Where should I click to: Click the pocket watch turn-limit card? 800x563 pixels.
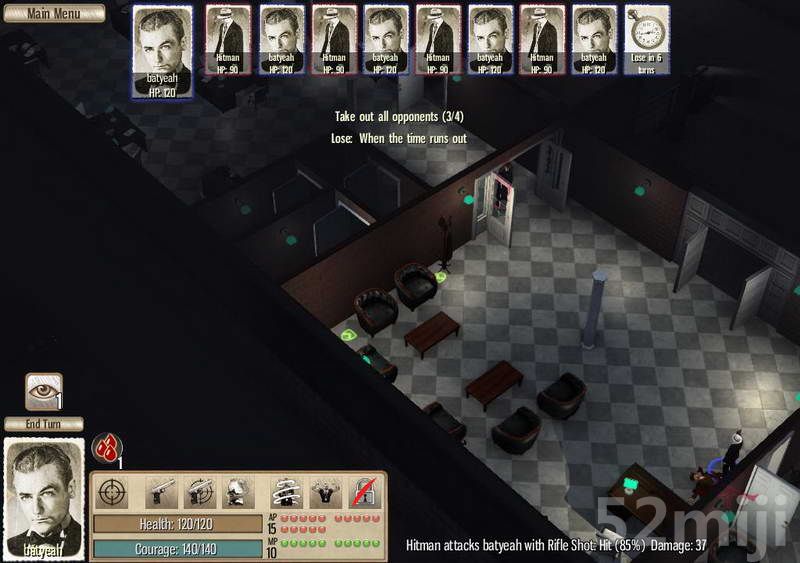[647, 40]
